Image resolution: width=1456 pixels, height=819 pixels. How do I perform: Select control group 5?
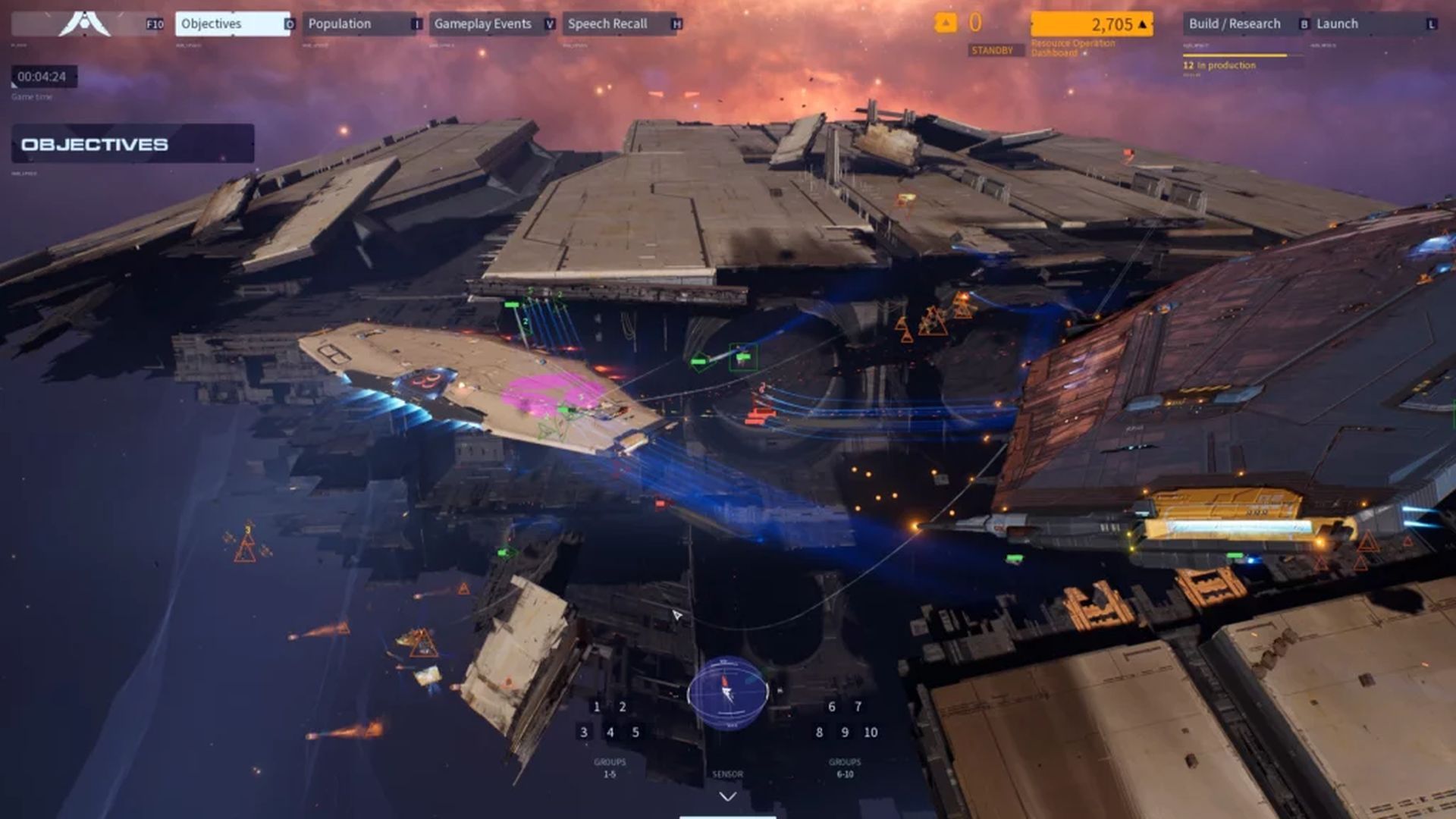point(634,733)
